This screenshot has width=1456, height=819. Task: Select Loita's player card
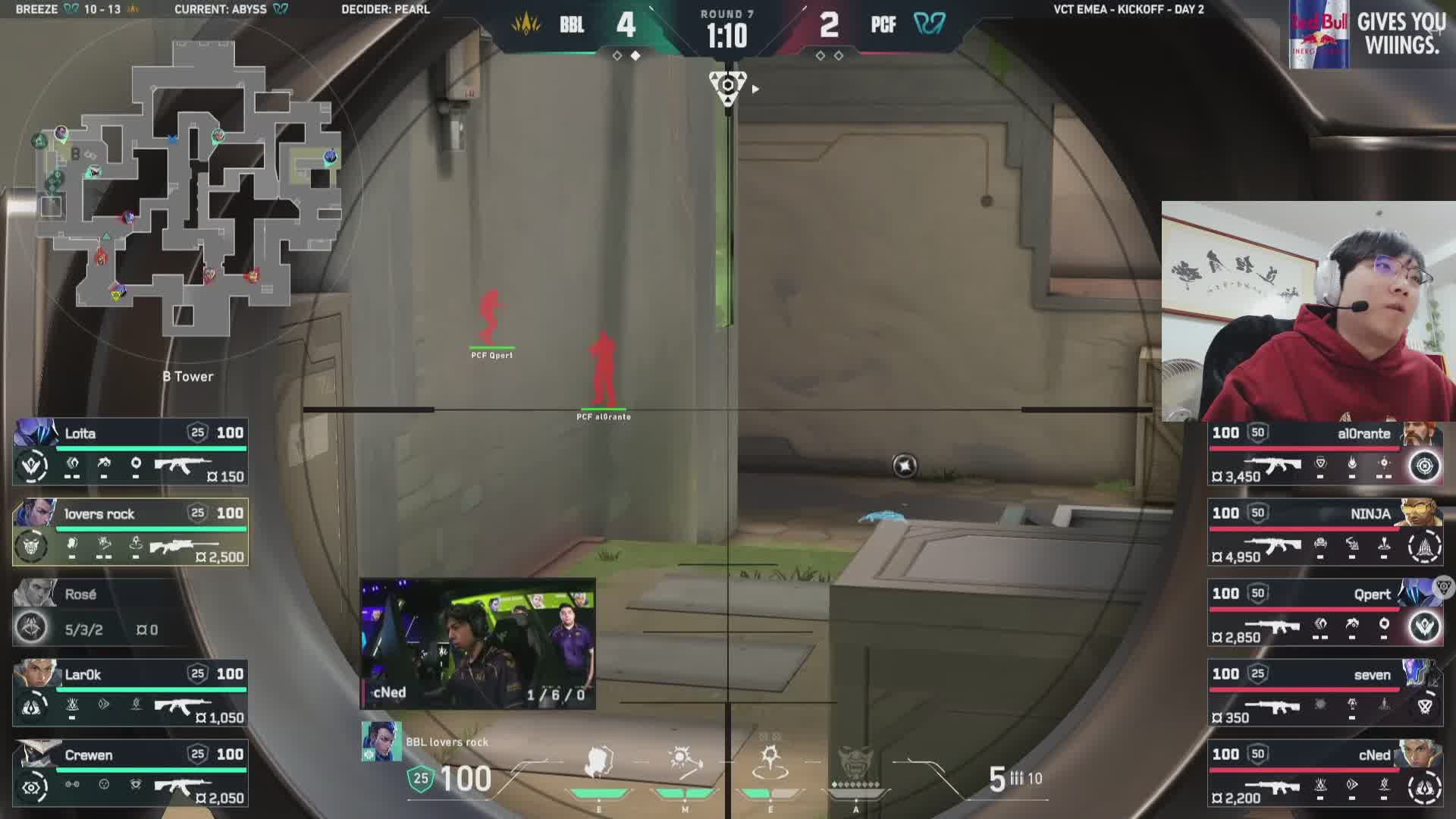click(130, 452)
